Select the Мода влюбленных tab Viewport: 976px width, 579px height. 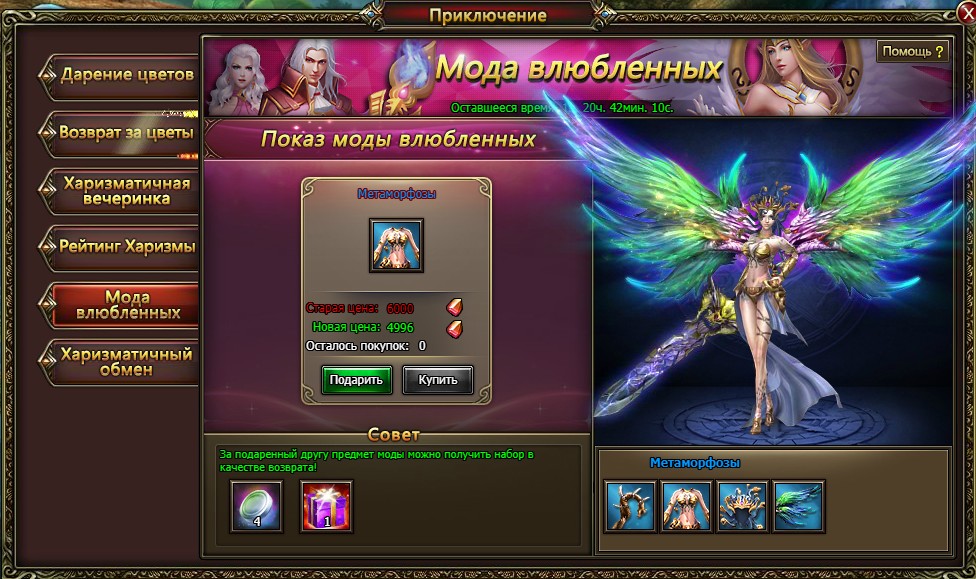pyautogui.click(x=126, y=304)
